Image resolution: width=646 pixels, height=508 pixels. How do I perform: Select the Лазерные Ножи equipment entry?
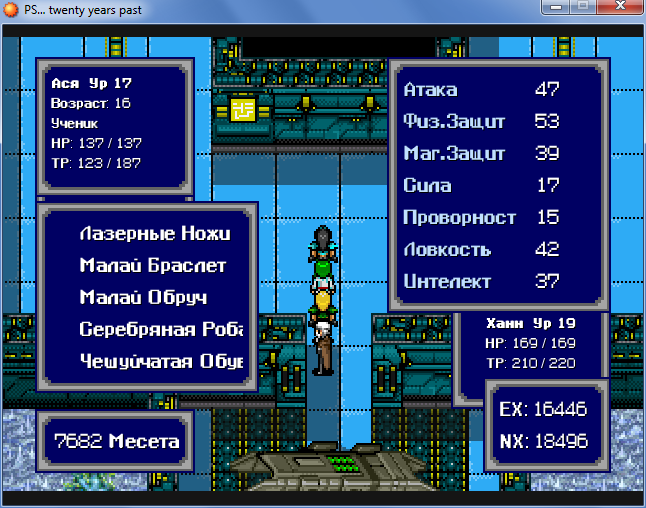click(154, 234)
